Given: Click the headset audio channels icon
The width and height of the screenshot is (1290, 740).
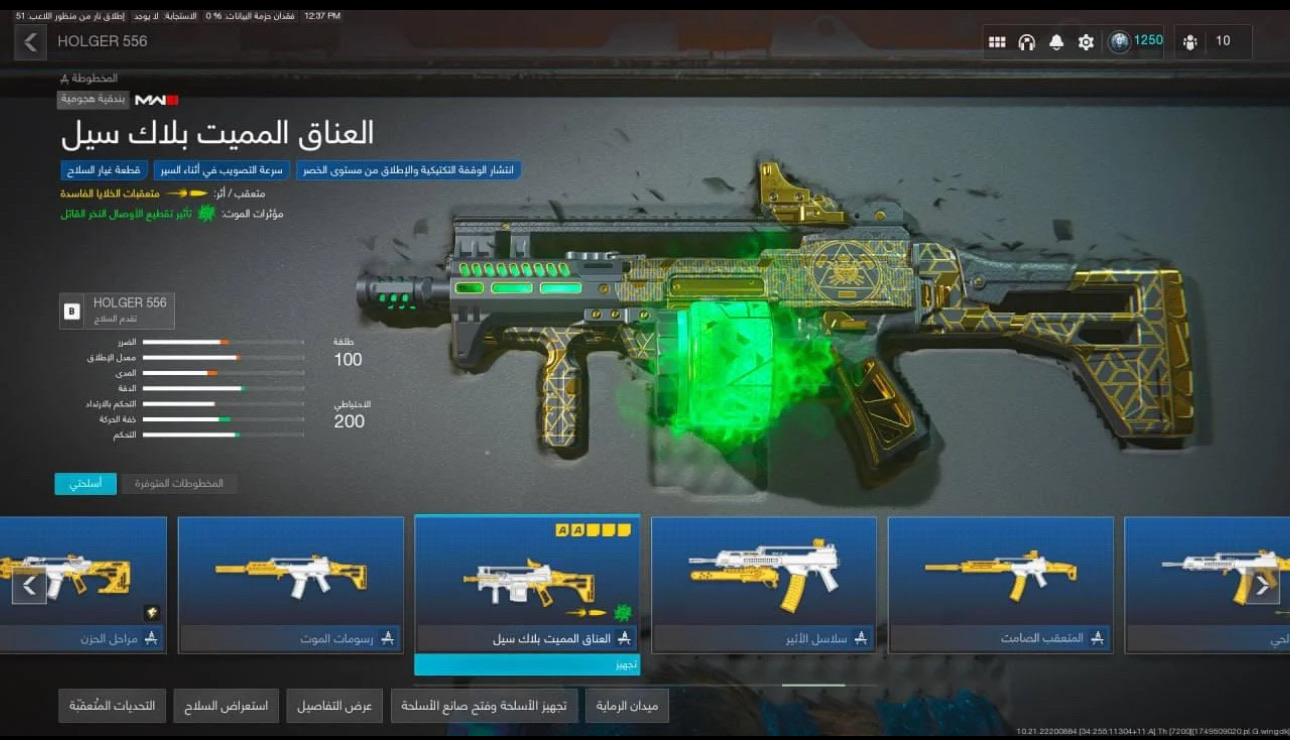Looking at the screenshot, I should pos(1027,41).
